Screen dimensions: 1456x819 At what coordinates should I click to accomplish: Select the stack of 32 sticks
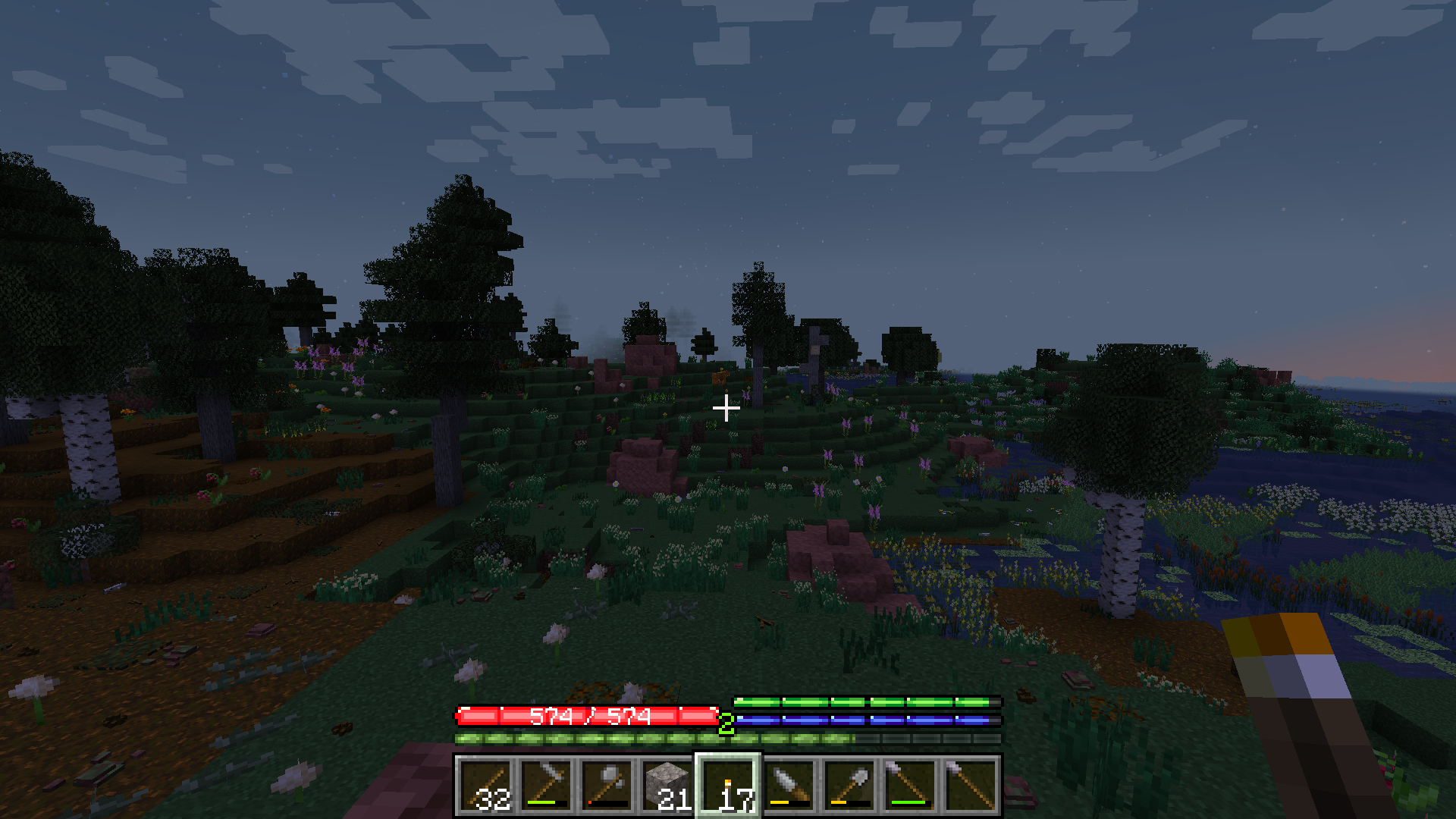(485, 786)
